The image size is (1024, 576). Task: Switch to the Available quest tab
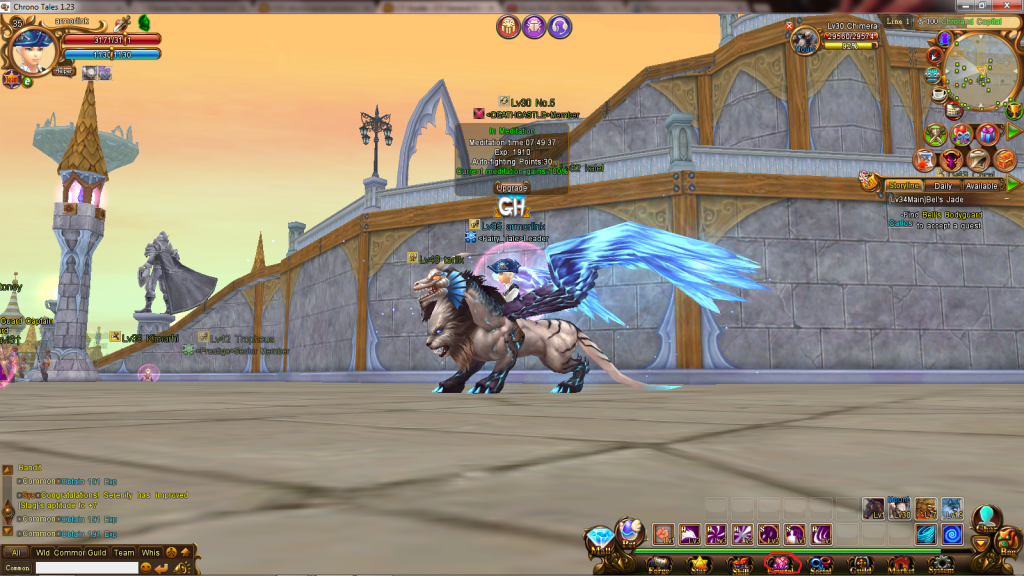click(x=982, y=185)
